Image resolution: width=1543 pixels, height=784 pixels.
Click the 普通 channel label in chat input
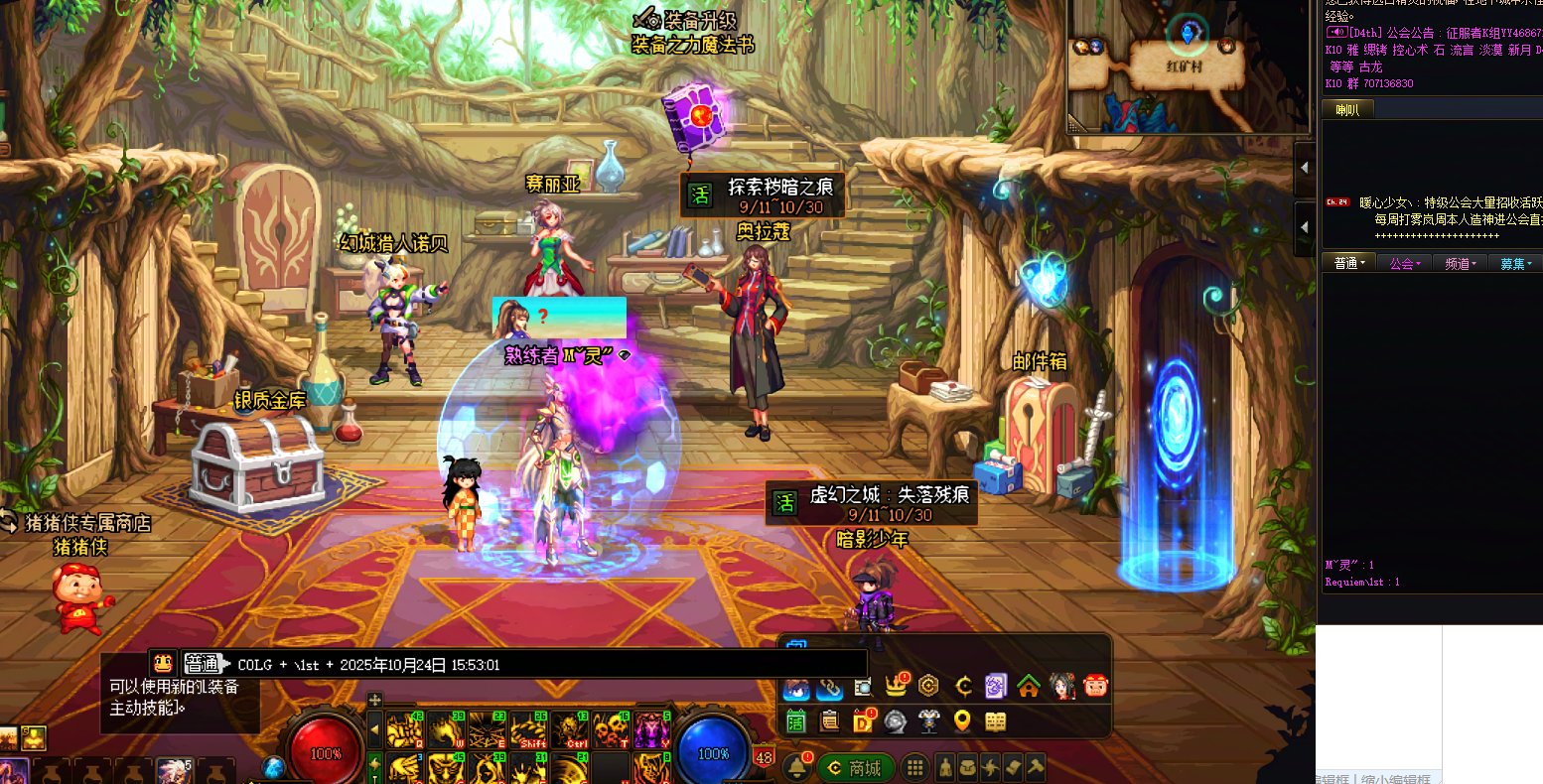pos(203,664)
